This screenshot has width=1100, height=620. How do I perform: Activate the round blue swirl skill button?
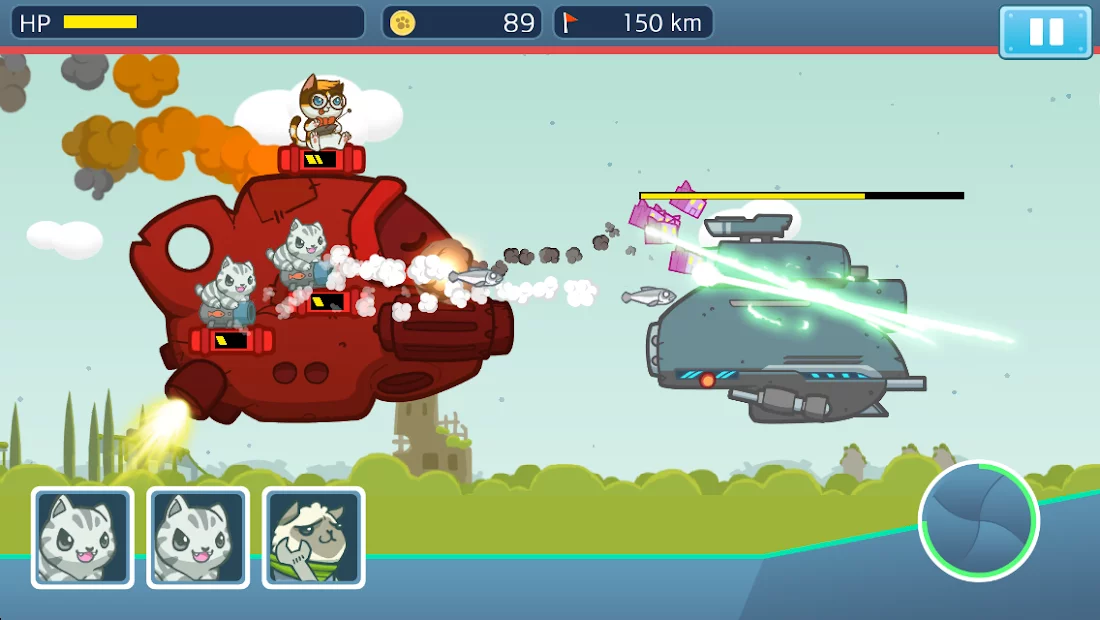pos(978,520)
